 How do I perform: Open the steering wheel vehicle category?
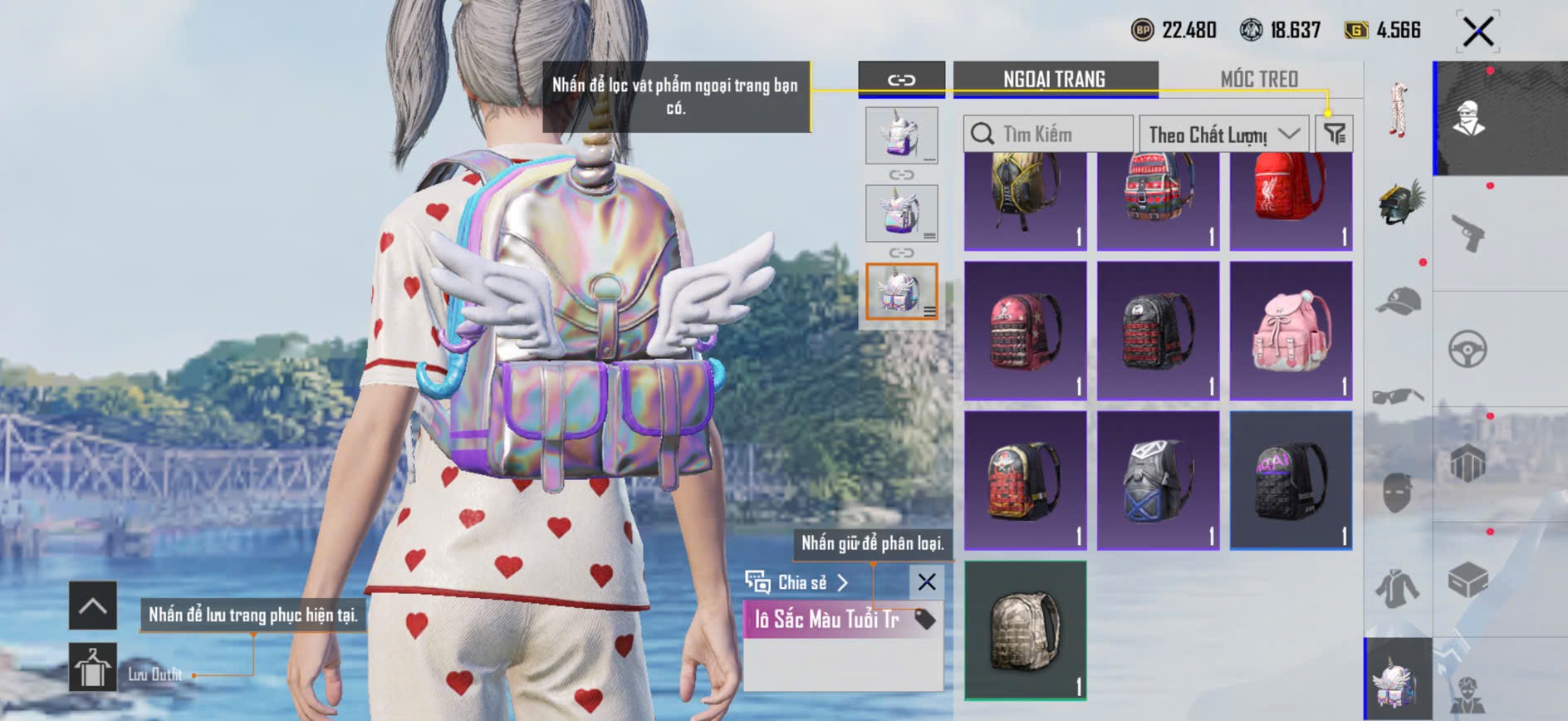tap(1468, 349)
